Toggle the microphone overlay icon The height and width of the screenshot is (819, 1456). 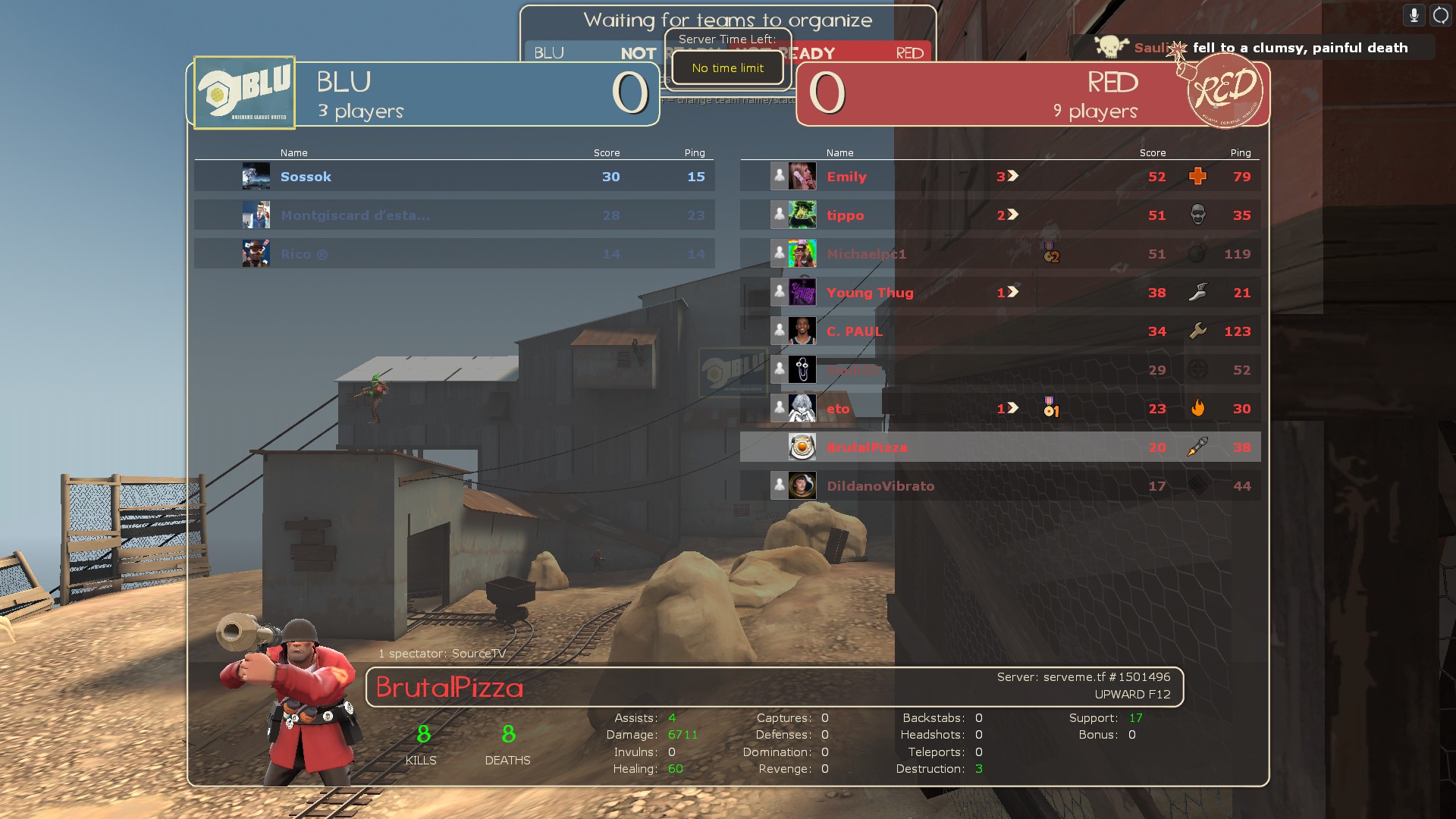(x=1414, y=15)
